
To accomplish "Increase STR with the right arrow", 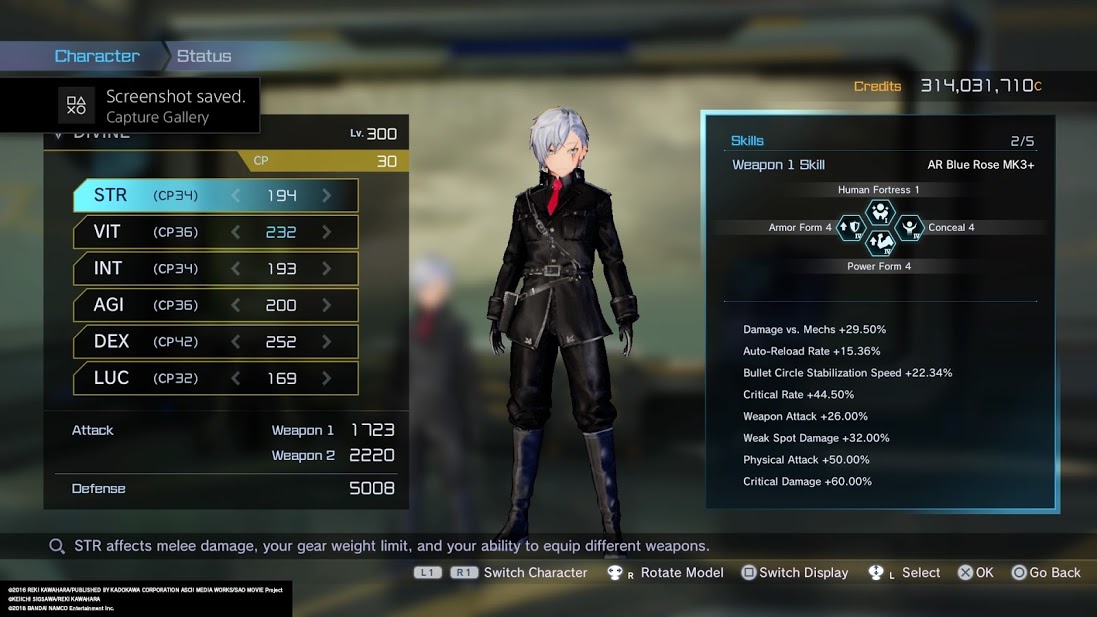I will click(x=327, y=195).
